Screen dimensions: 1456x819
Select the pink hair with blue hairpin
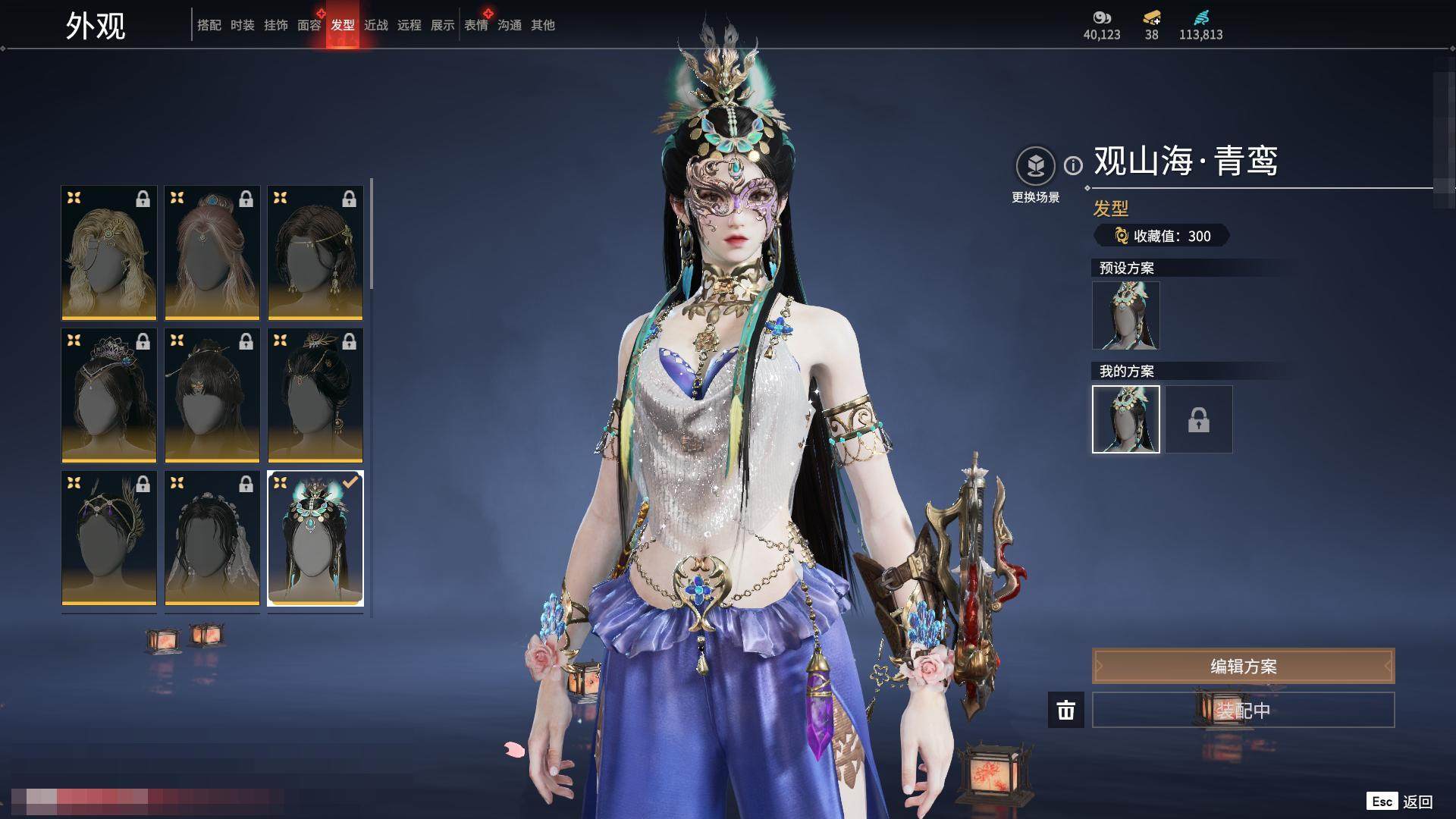point(212,253)
